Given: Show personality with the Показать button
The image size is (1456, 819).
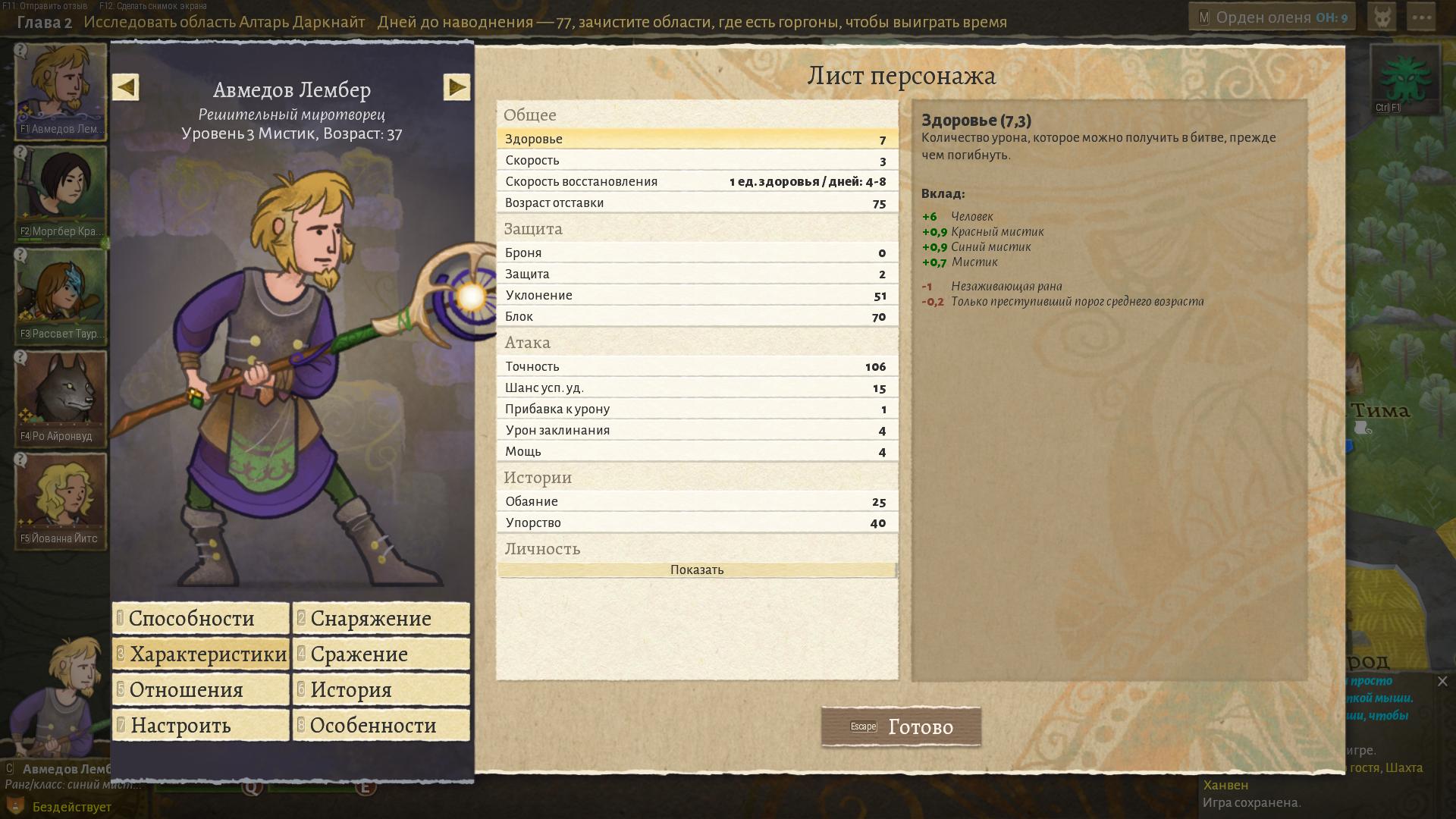Looking at the screenshot, I should click(697, 570).
